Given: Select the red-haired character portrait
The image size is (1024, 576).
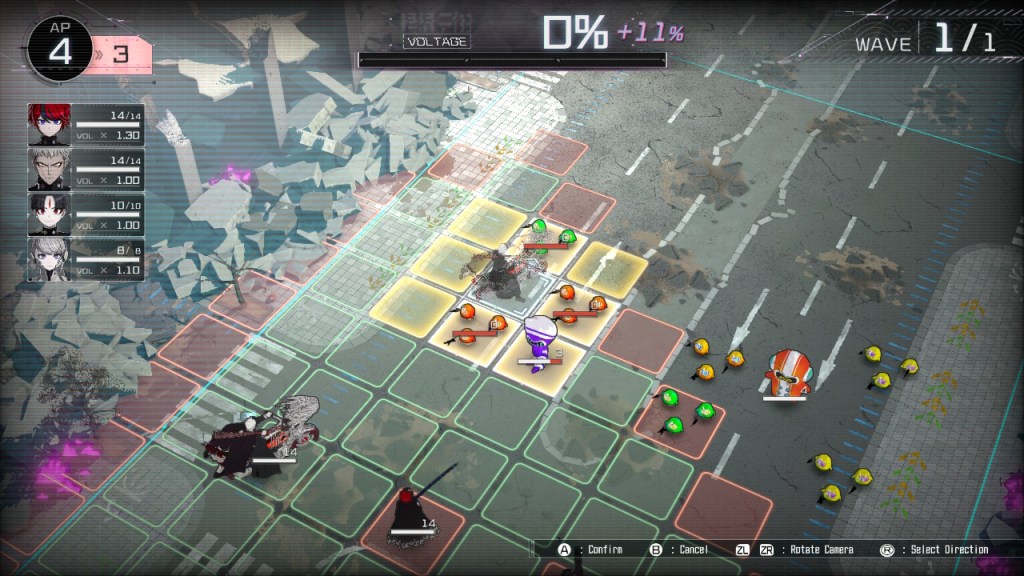Looking at the screenshot, I should 48,124.
